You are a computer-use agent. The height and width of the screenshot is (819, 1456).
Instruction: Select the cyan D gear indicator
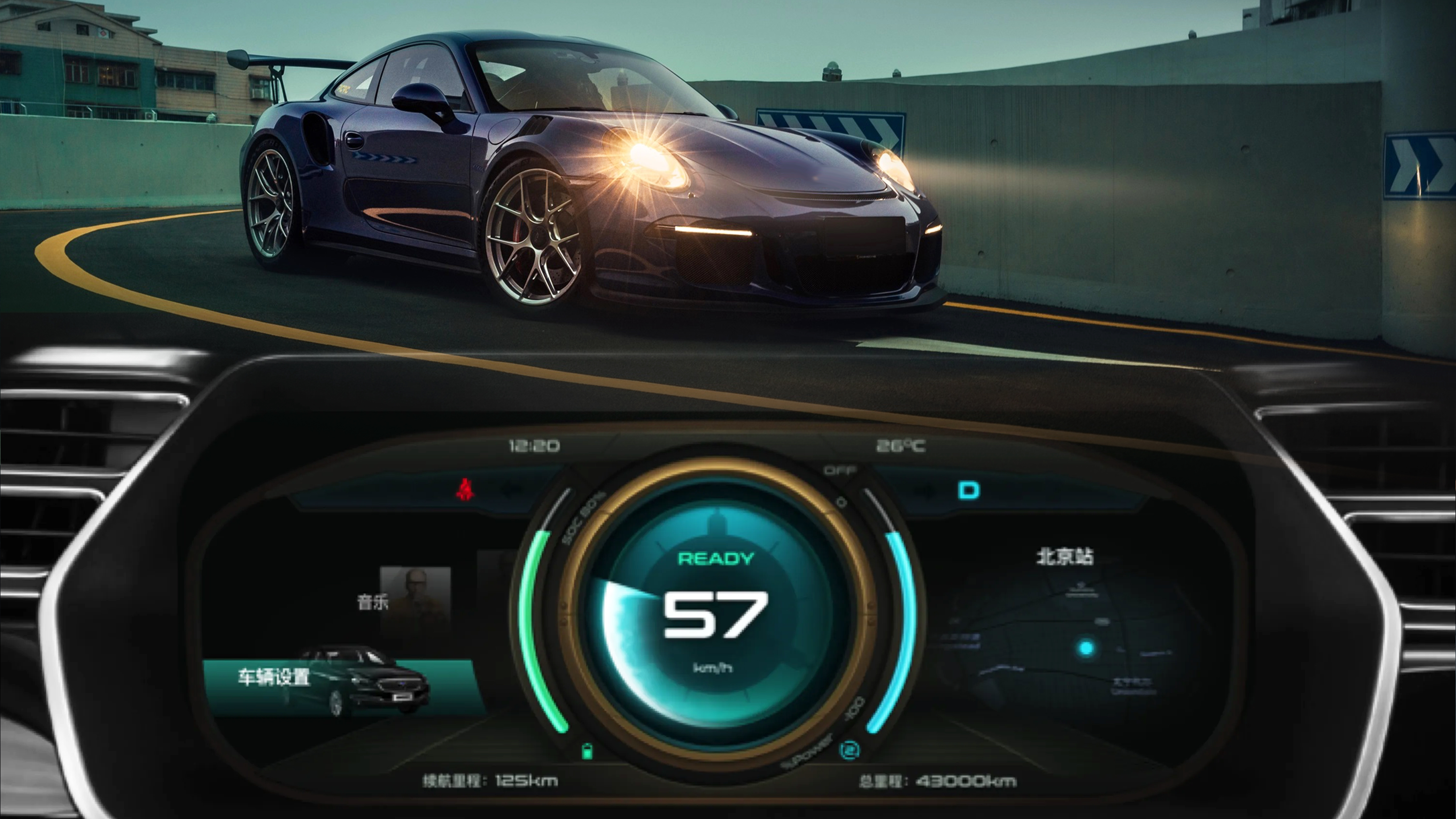(x=969, y=490)
